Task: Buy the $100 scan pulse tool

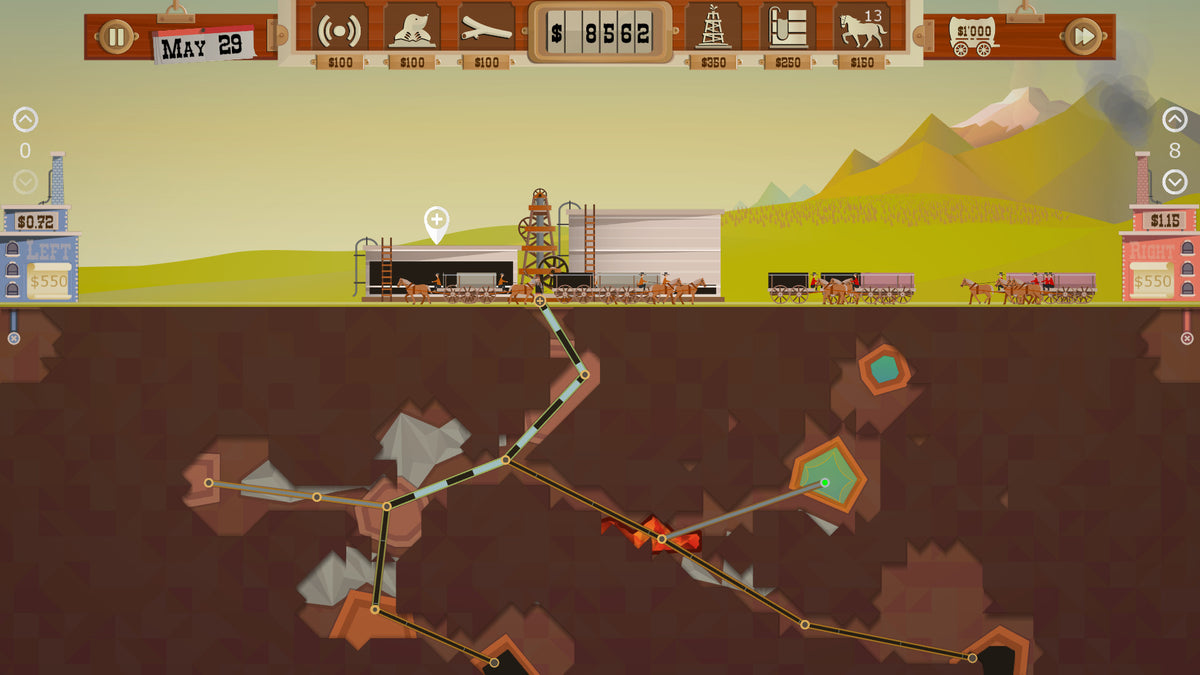Action: click(x=339, y=29)
